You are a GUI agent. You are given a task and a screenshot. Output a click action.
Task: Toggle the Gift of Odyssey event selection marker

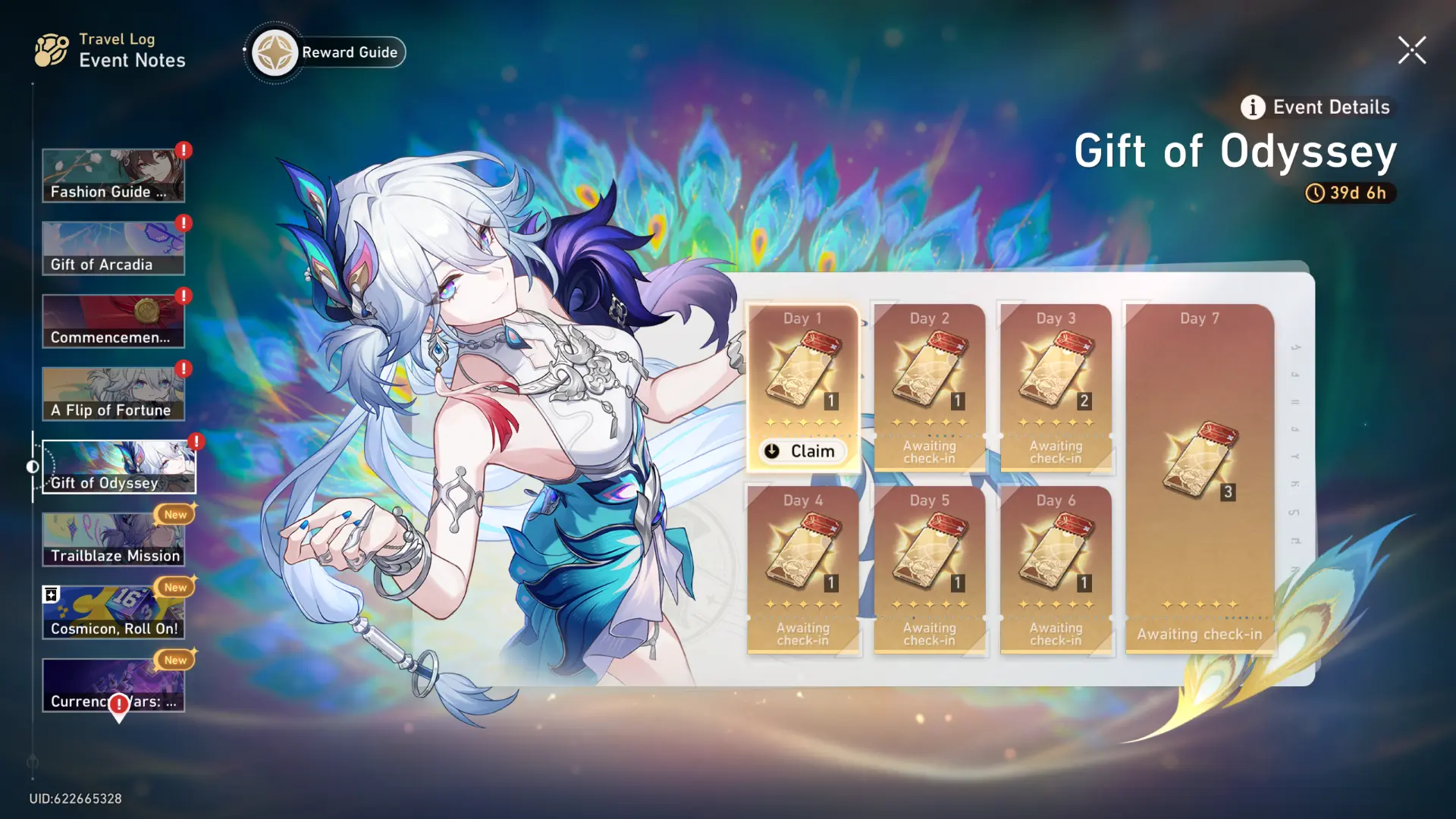point(33,467)
